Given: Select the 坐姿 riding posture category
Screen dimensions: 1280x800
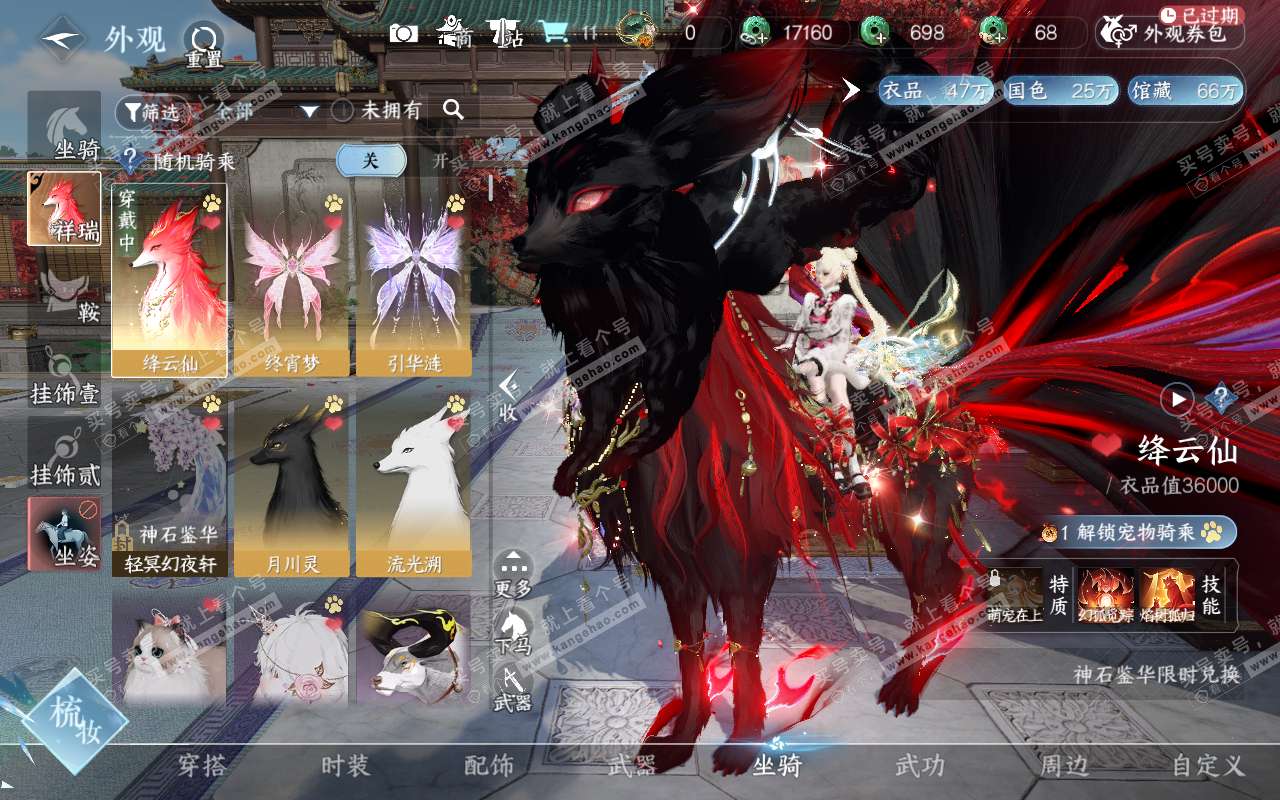Looking at the screenshot, I should (x=64, y=533).
